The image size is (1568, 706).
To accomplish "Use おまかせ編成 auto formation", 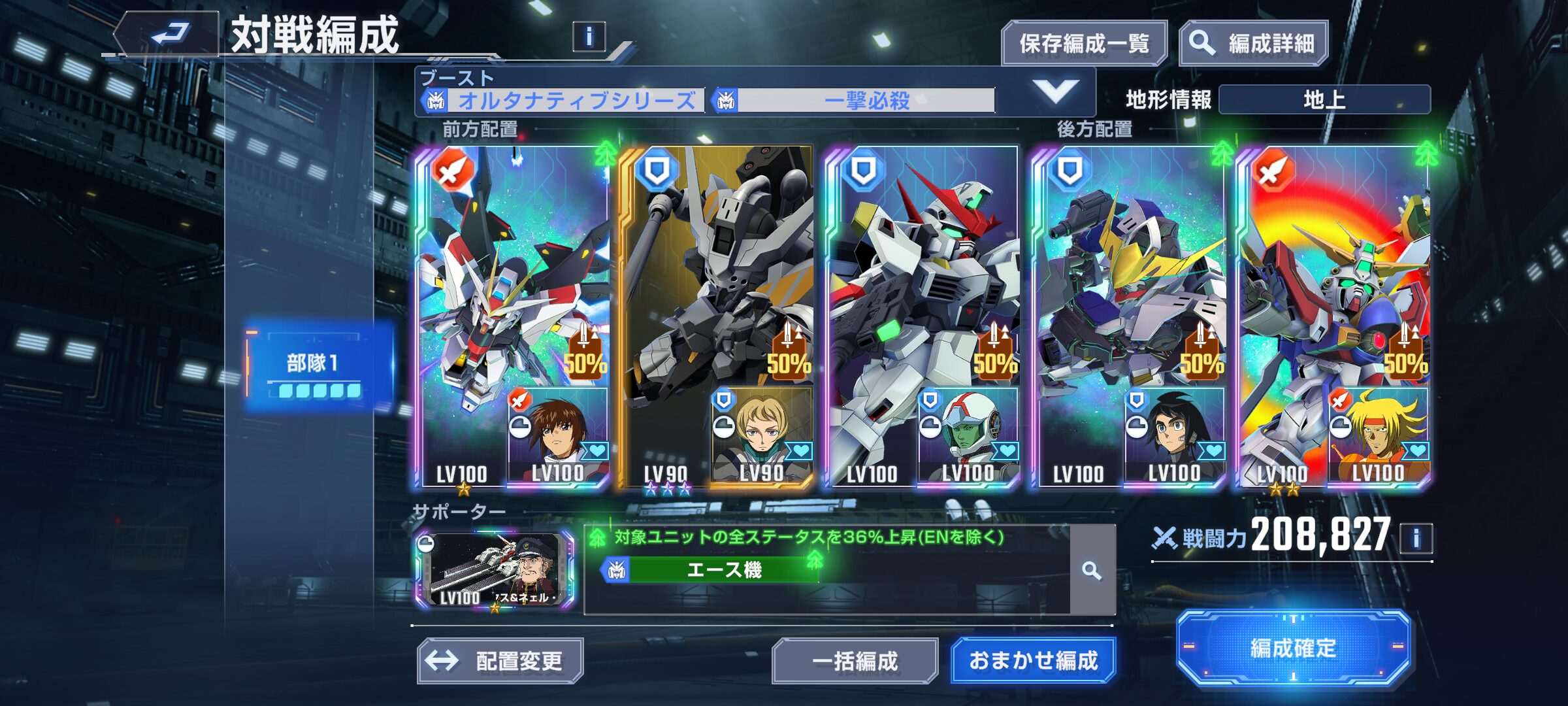I will click(1033, 661).
